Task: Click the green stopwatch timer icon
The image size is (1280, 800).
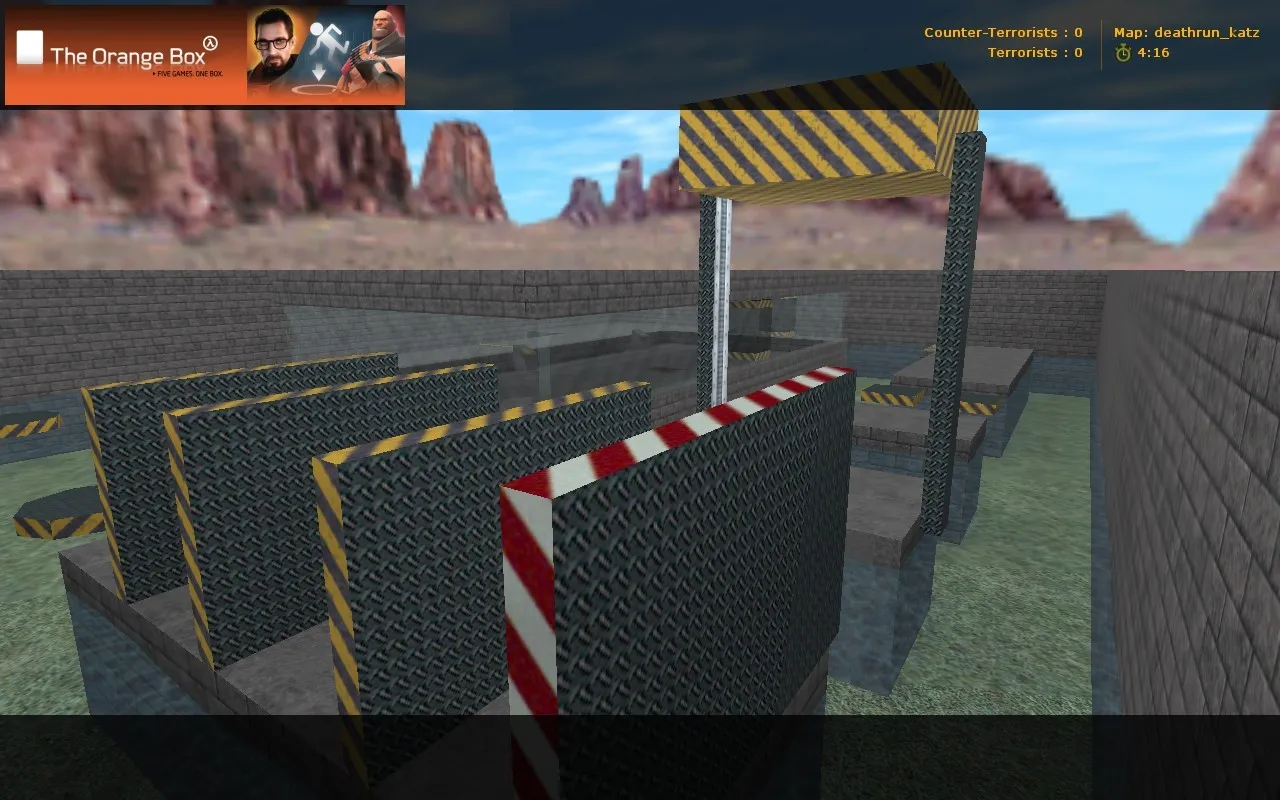Action: 1122,53
